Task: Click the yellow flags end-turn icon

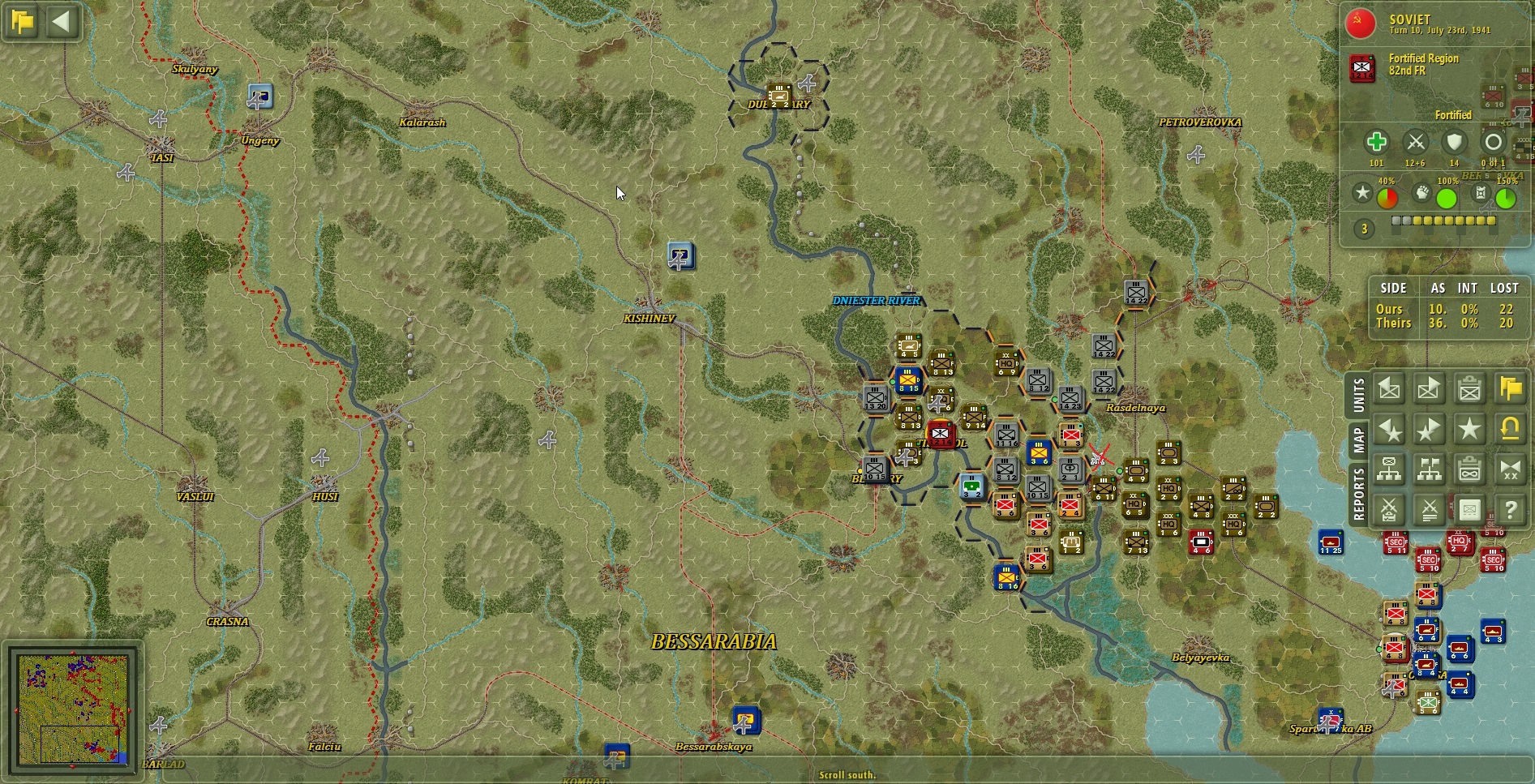Action: [1511, 388]
